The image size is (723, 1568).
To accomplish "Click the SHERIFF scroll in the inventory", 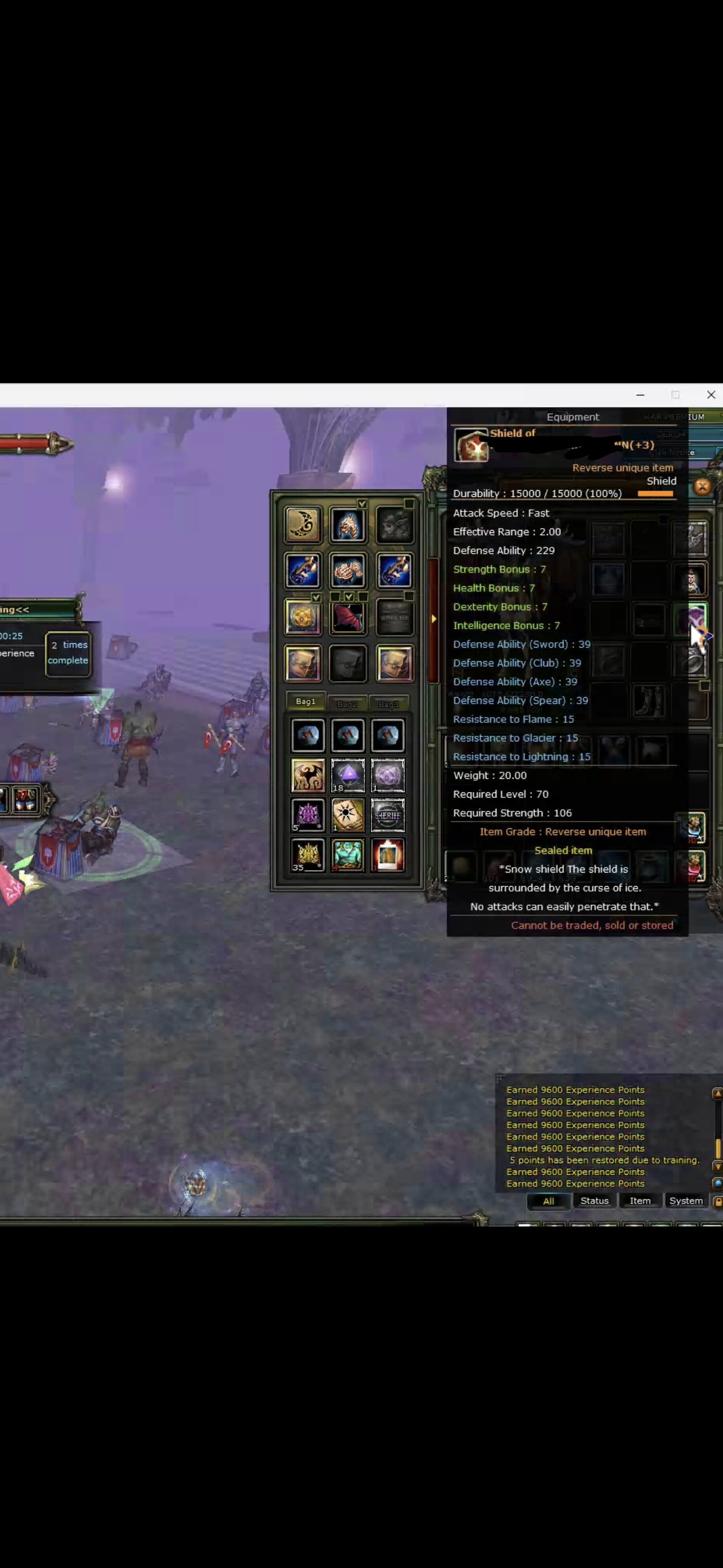I will 388,815.
